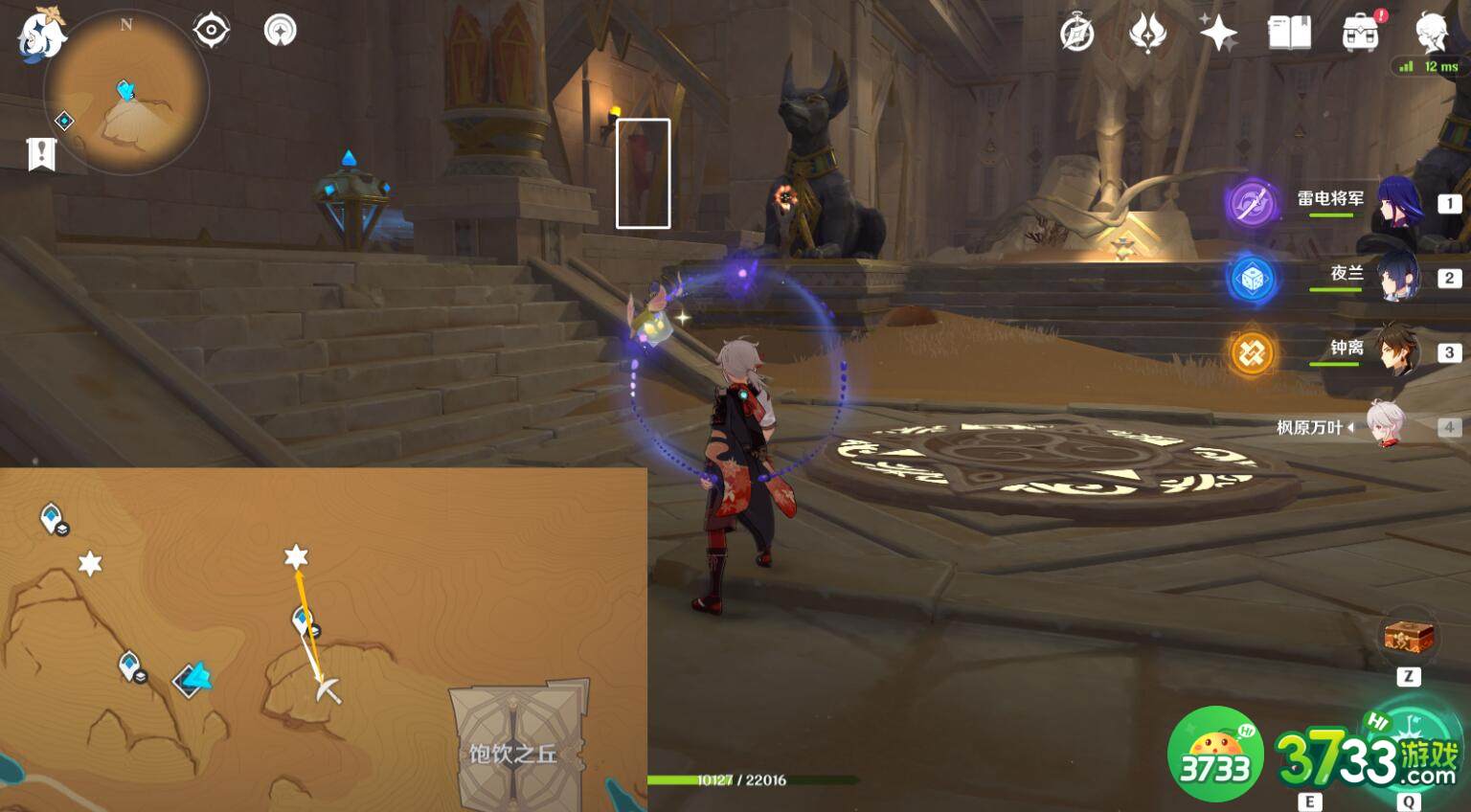Open the 3733游戏 watermark logo
The width and height of the screenshot is (1471, 812).
point(1367,761)
